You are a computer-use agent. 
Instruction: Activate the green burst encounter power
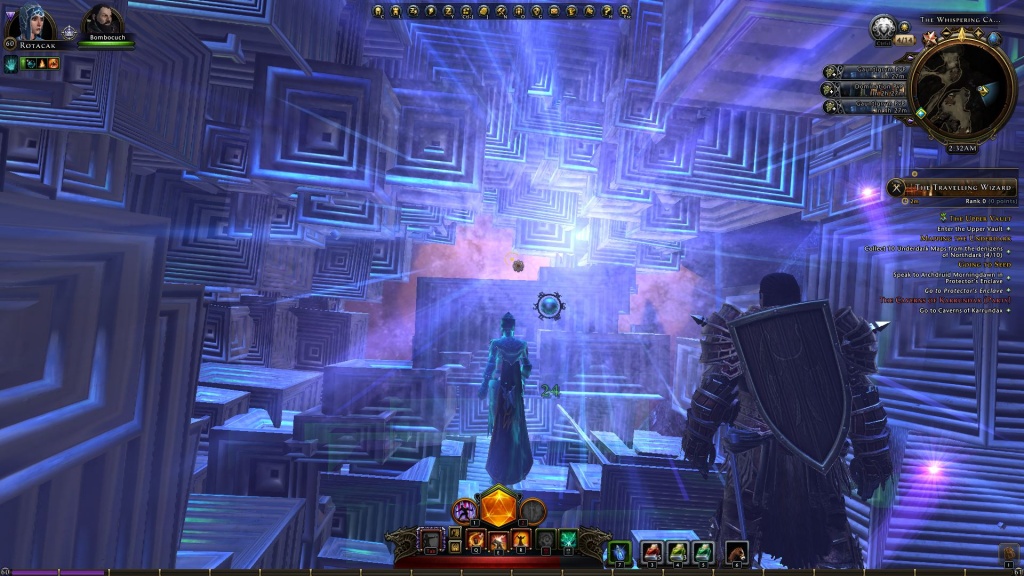[568, 541]
